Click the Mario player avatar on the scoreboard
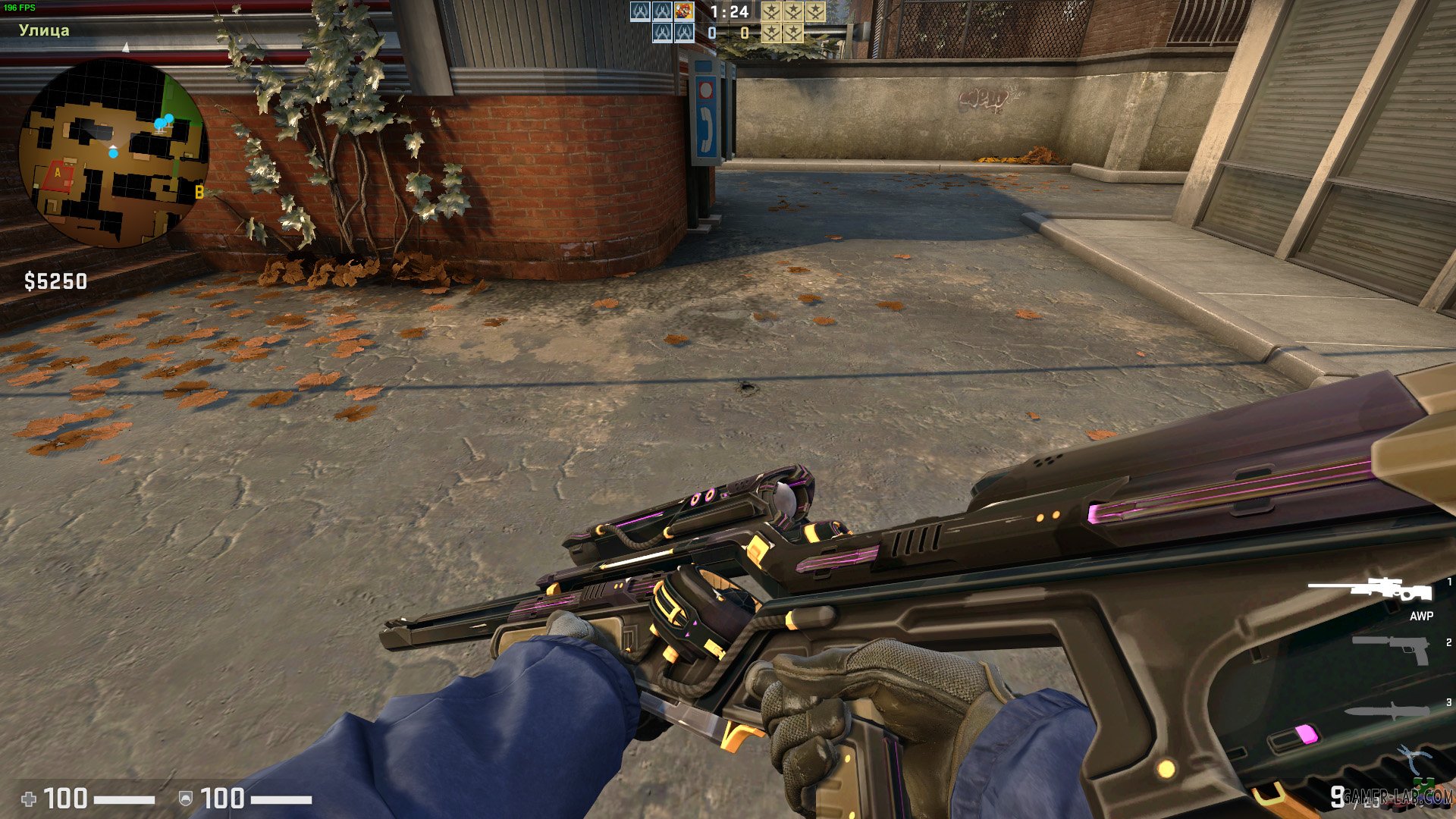 683,12
